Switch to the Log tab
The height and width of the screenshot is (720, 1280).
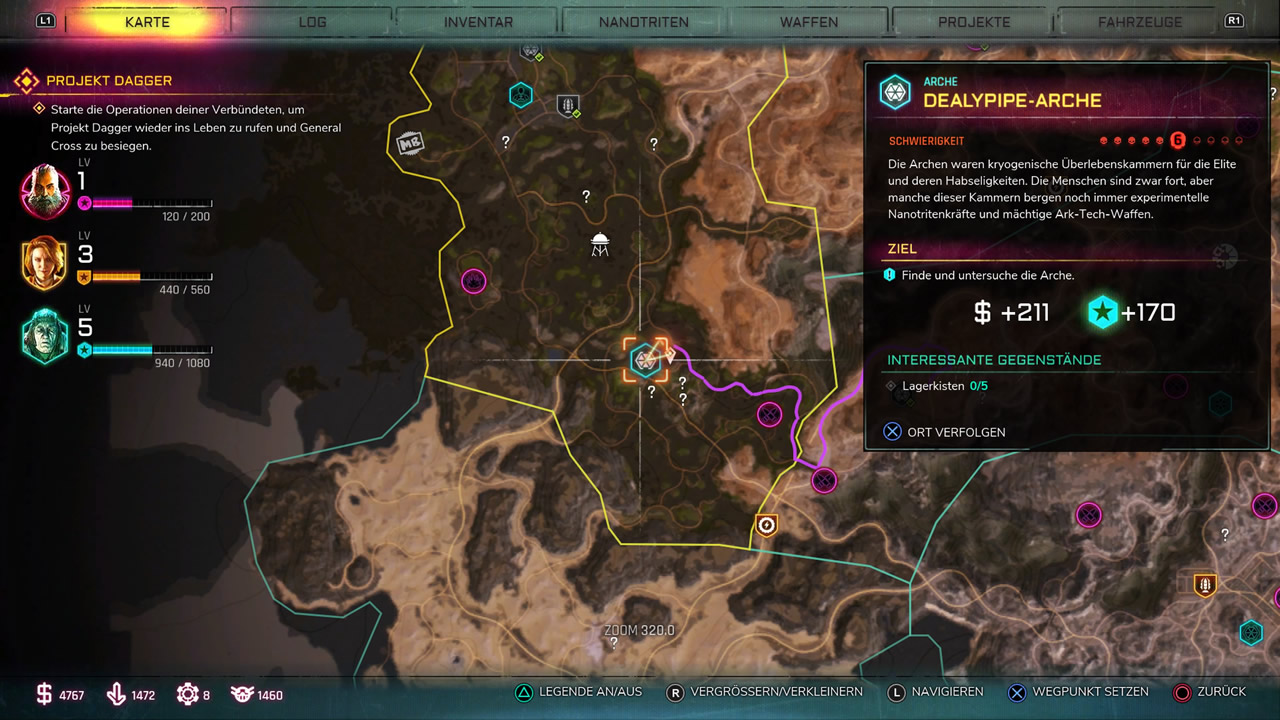point(312,22)
